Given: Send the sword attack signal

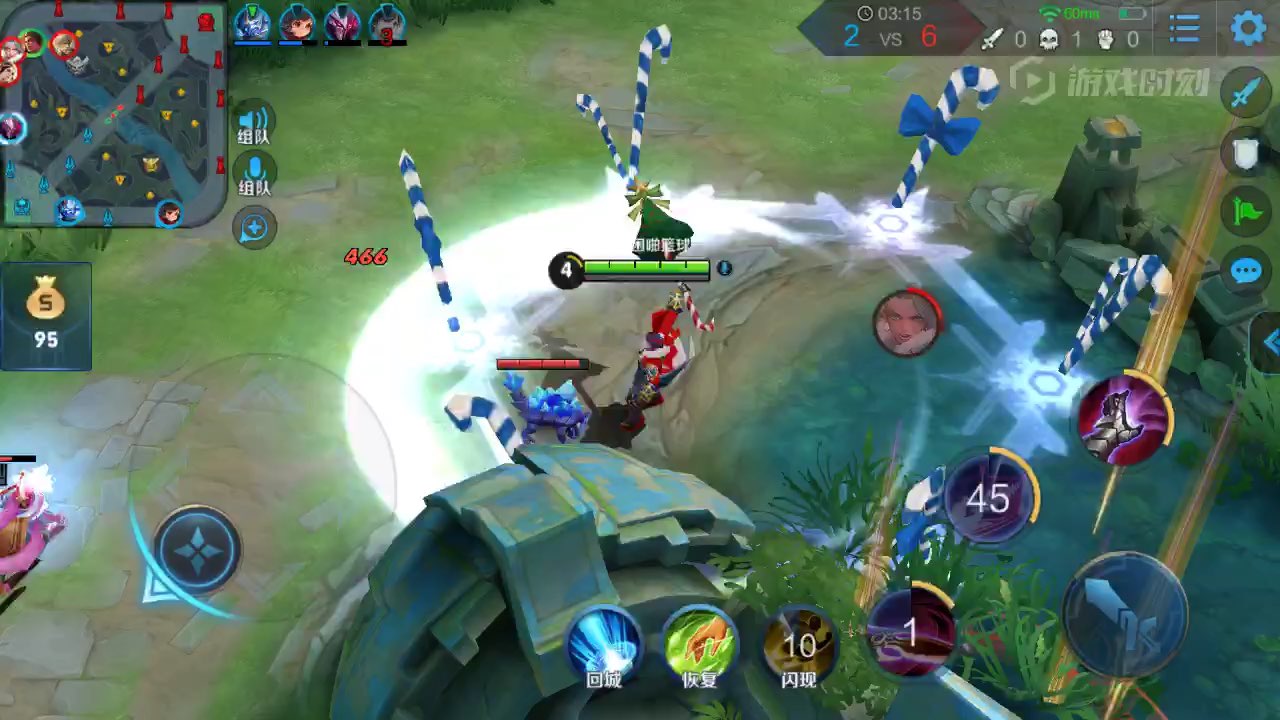Looking at the screenshot, I should [1245, 94].
